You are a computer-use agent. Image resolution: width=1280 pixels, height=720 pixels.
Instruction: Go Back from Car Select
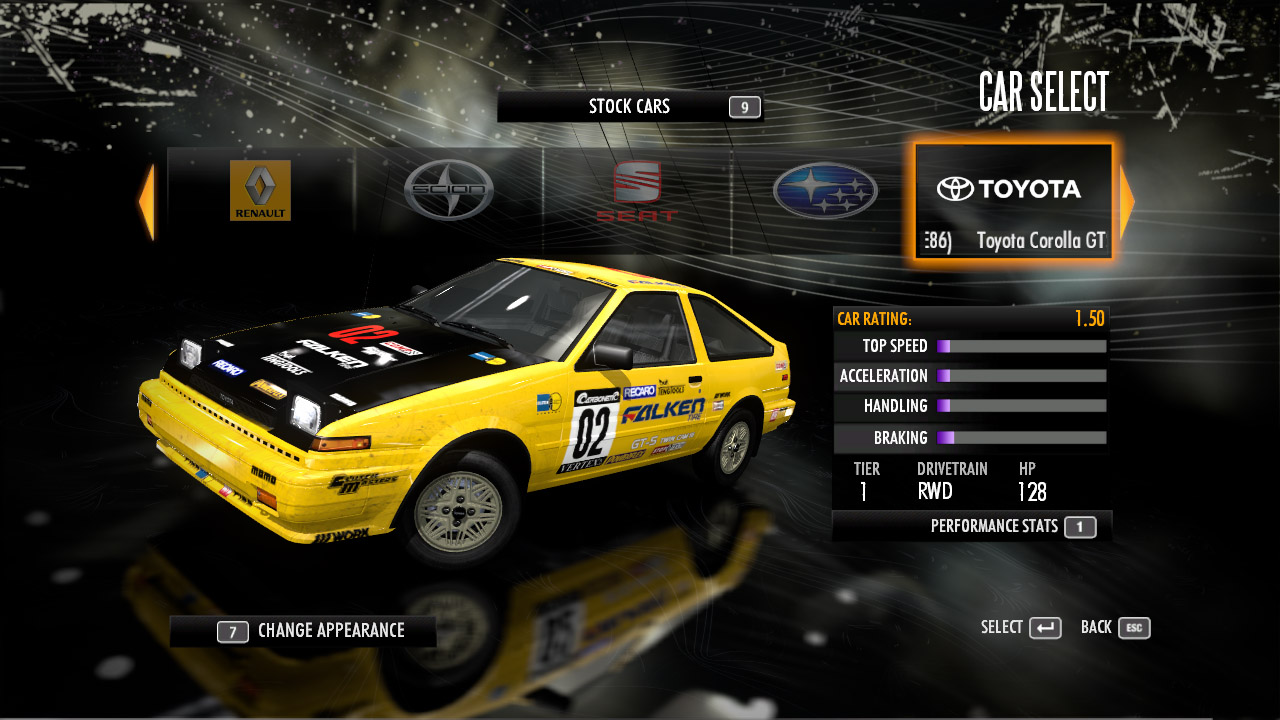[1115, 628]
